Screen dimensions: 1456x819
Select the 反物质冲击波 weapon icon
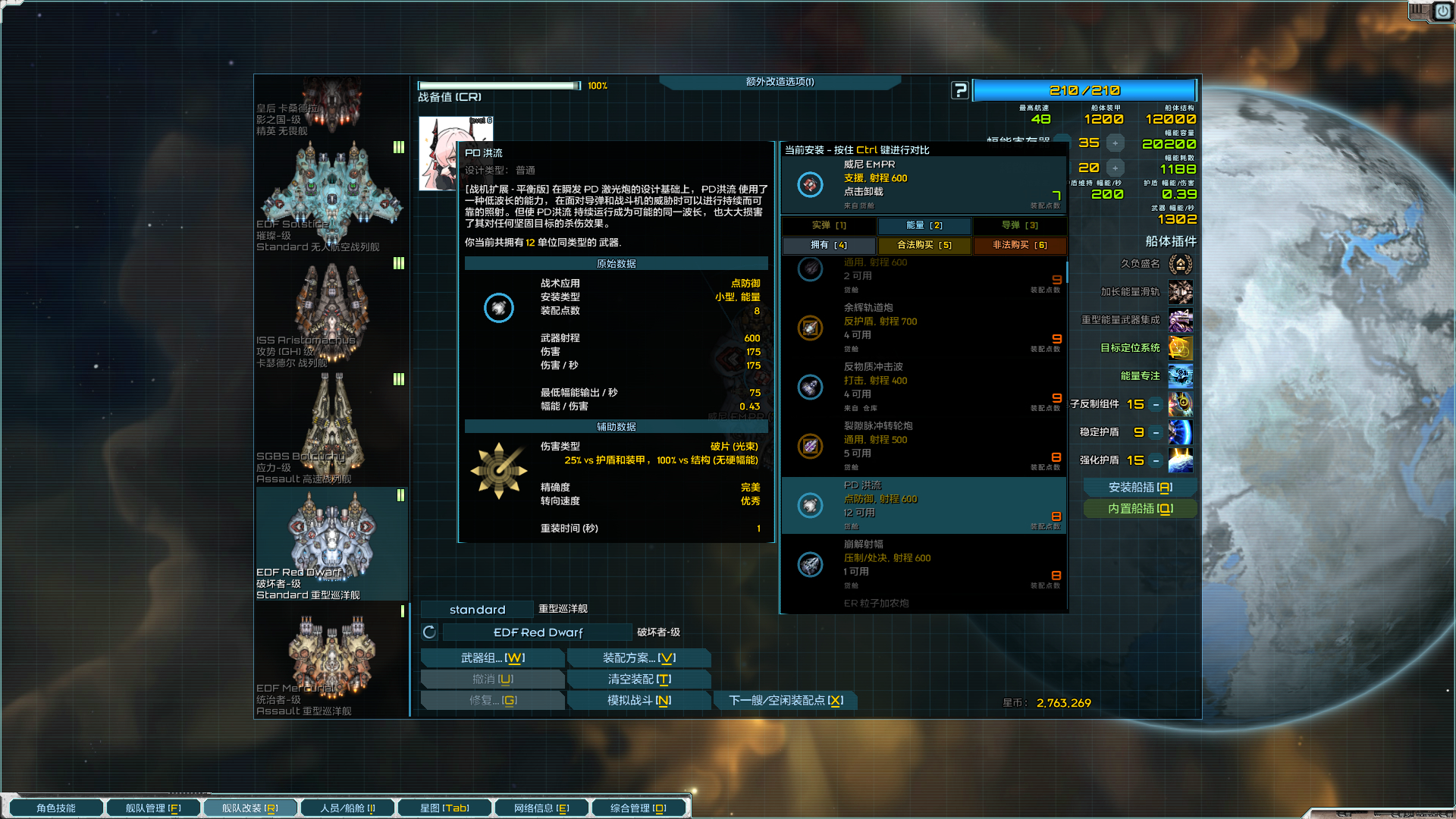coord(810,388)
